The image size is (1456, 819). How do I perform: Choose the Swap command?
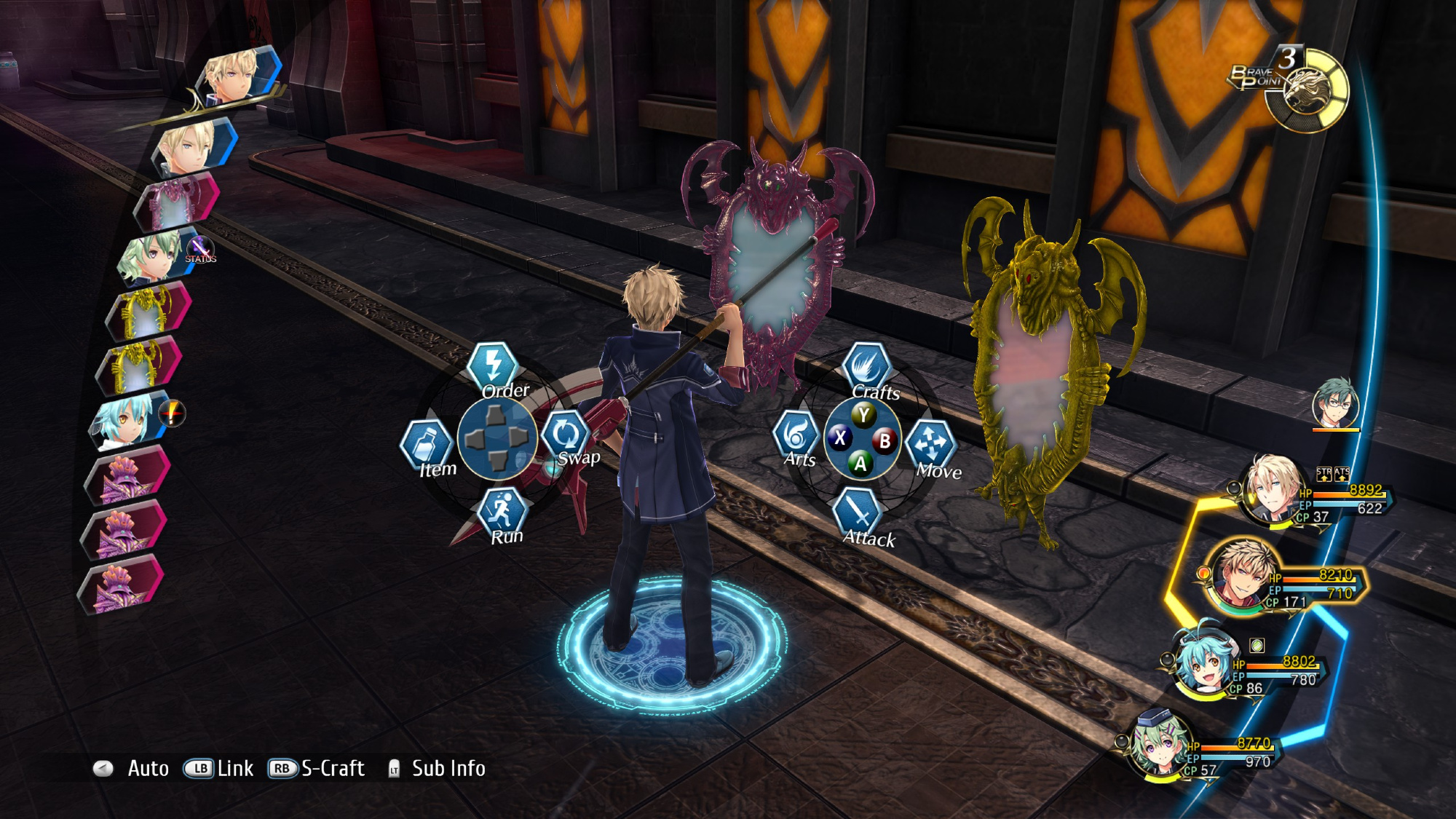coord(566,435)
